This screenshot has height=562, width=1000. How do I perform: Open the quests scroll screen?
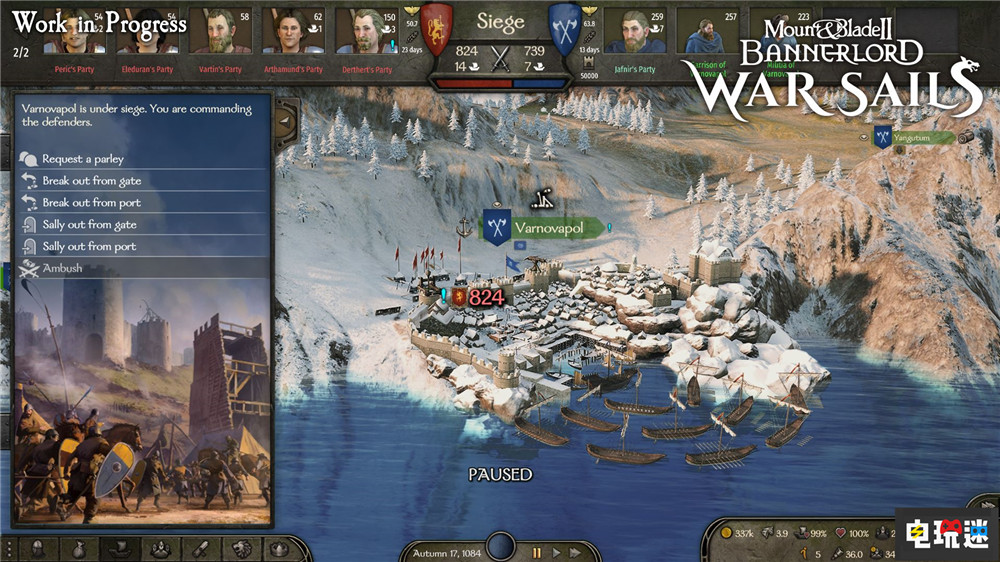[x=199, y=549]
